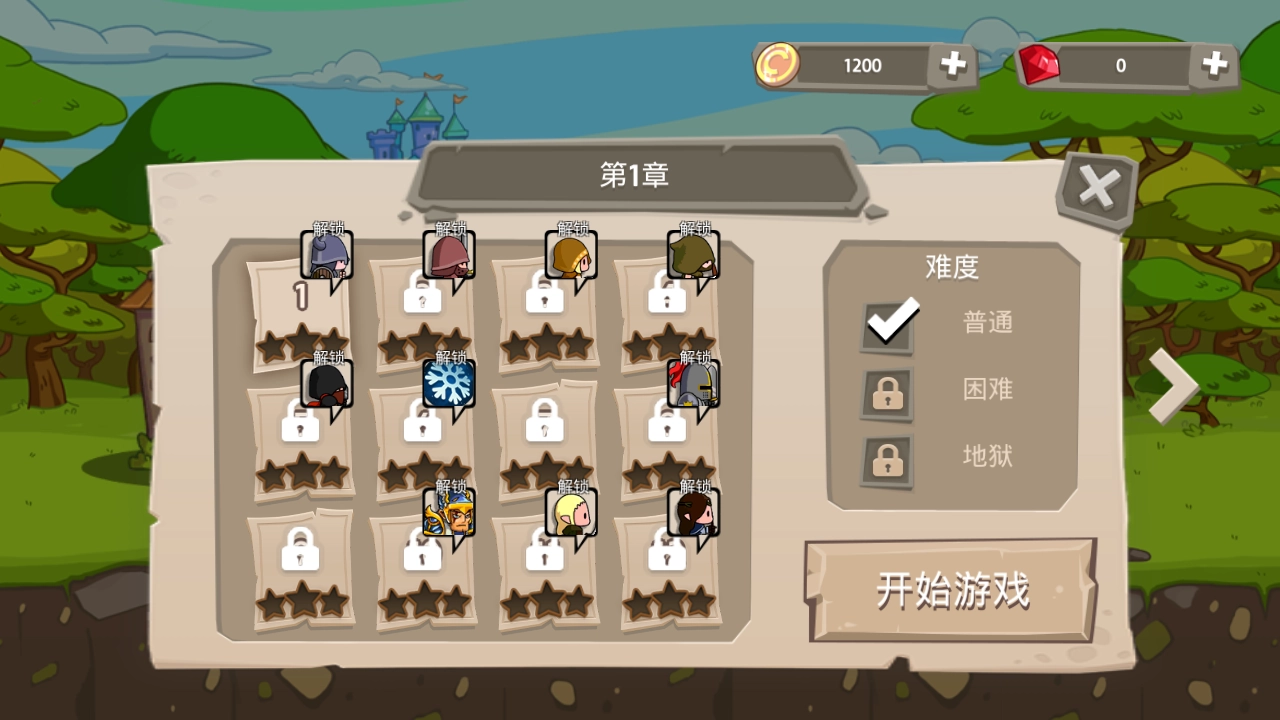The height and width of the screenshot is (720, 1280).
Task: Expand the next chapter with right arrow
Action: tap(1173, 385)
